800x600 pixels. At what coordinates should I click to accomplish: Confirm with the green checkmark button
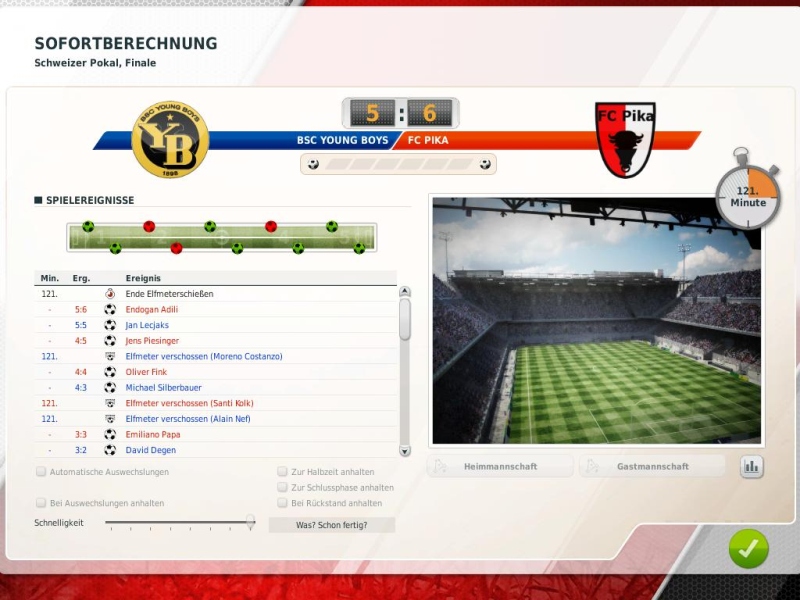click(x=748, y=548)
